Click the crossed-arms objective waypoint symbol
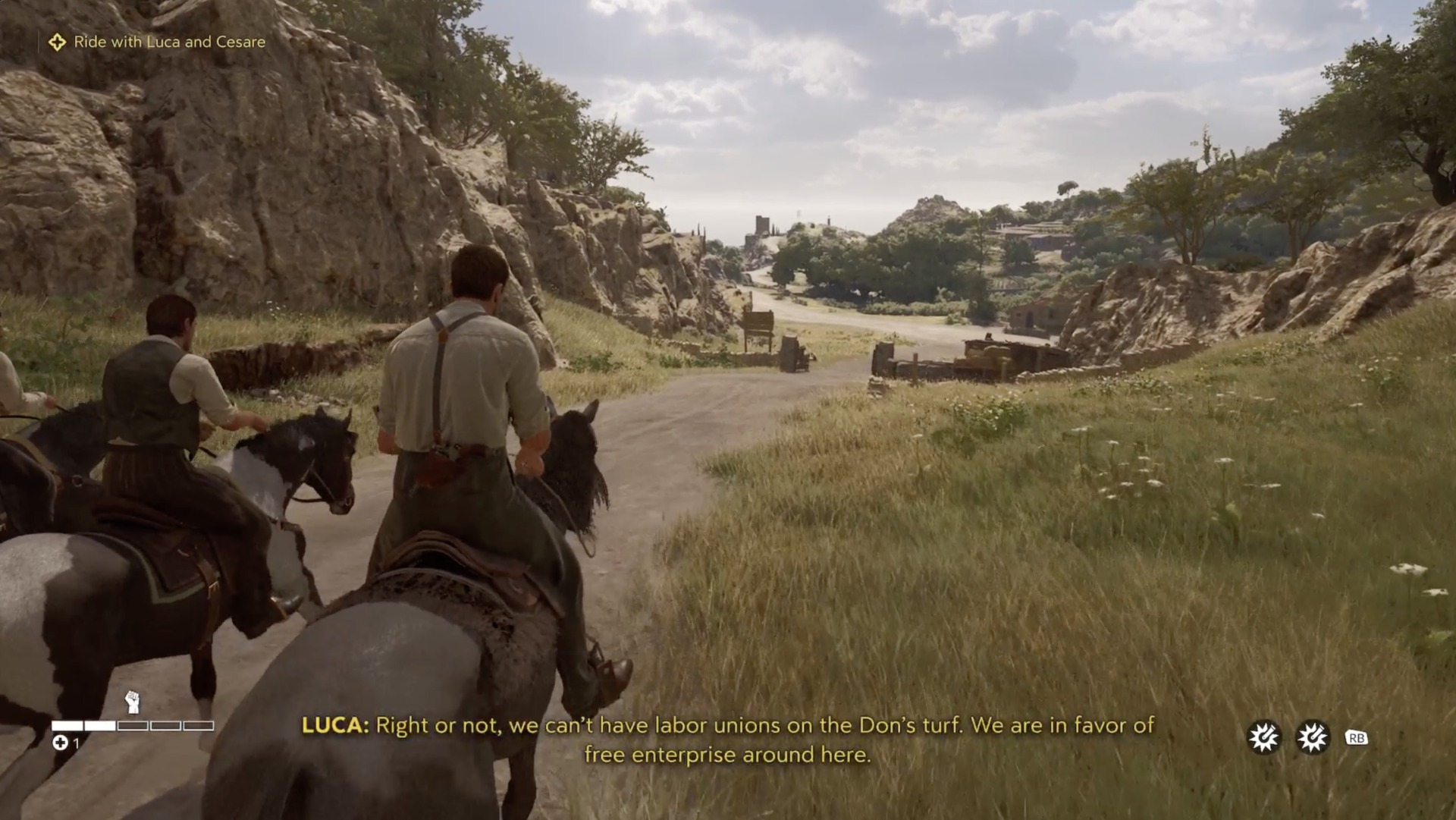 (58, 42)
